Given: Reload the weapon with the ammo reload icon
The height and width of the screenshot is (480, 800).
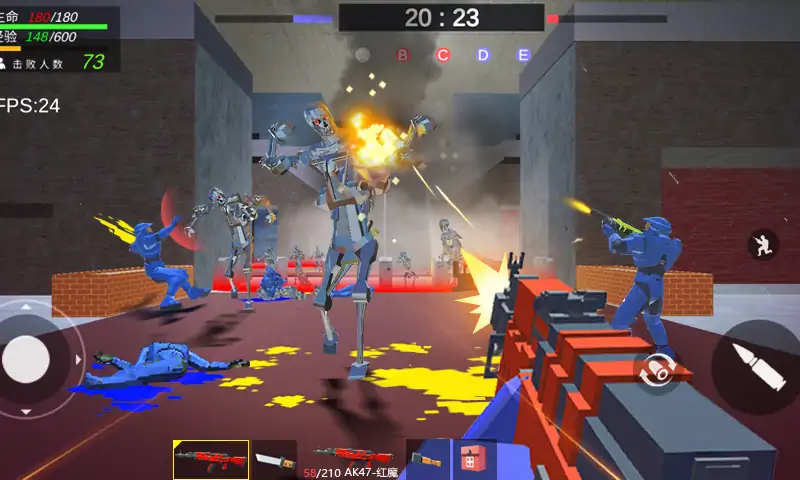Looking at the screenshot, I should [x=653, y=369].
